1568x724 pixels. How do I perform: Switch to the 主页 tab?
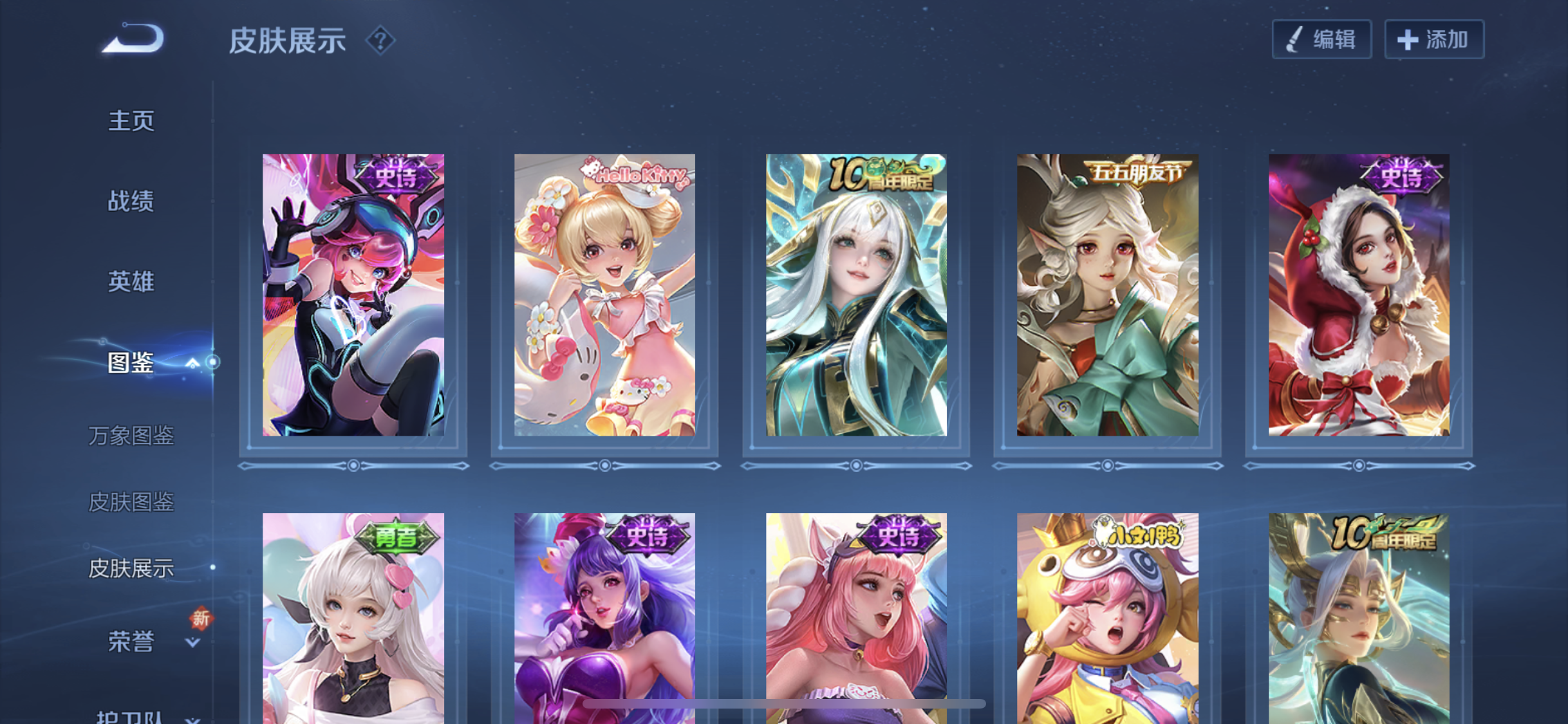[x=131, y=121]
